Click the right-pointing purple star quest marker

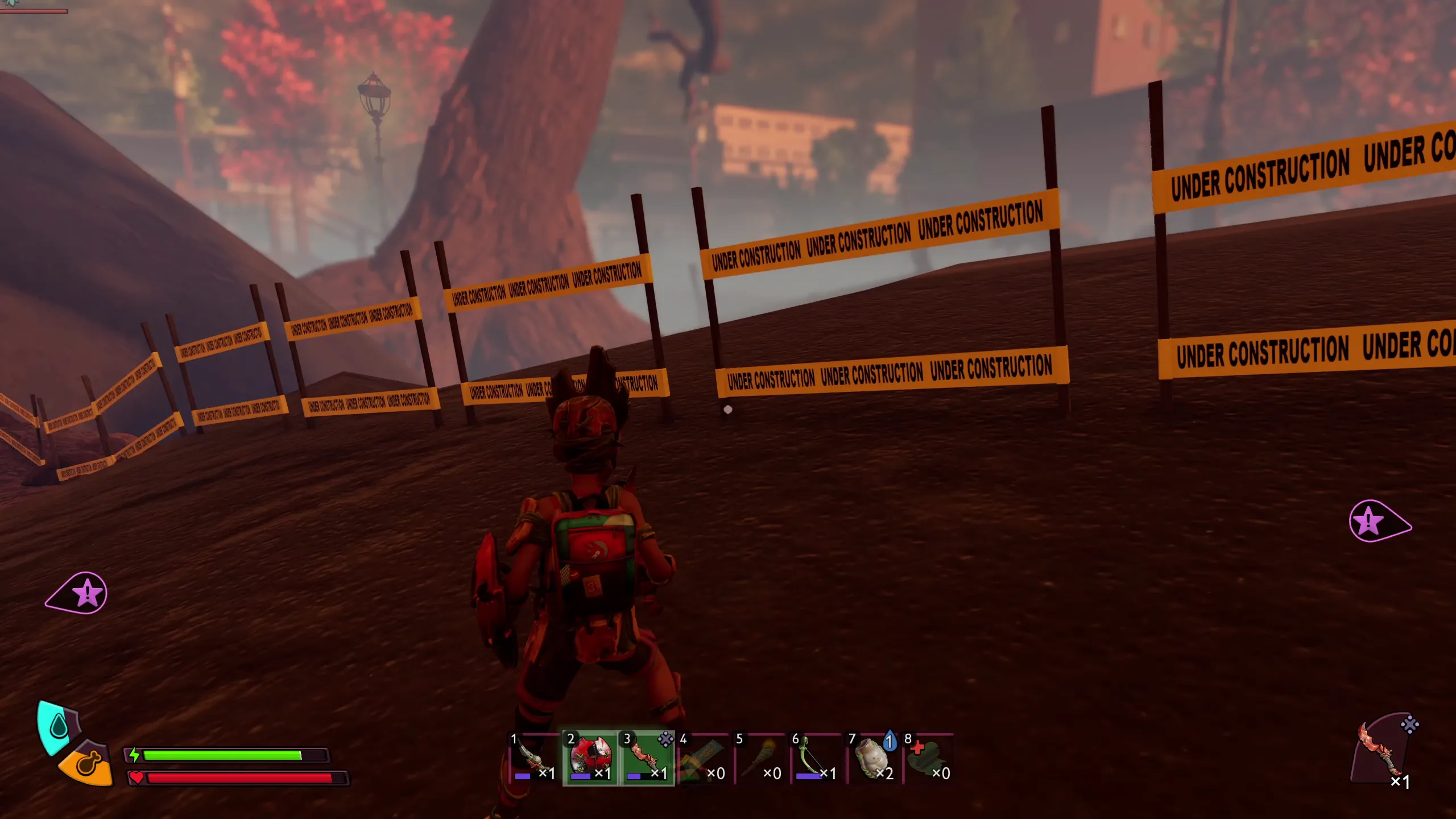(1376, 521)
